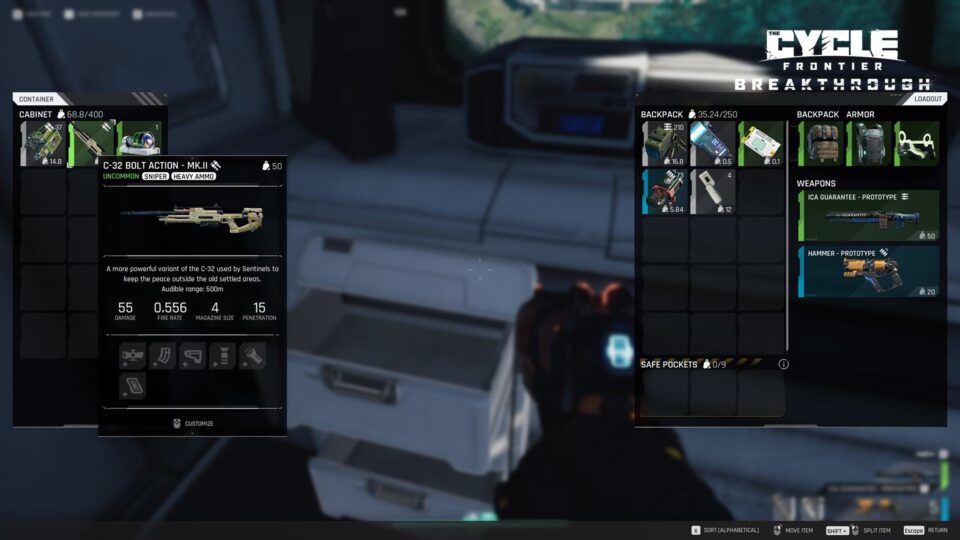Select the blue glowing item in the backpack
The width and height of the screenshot is (960, 540).
(712, 144)
